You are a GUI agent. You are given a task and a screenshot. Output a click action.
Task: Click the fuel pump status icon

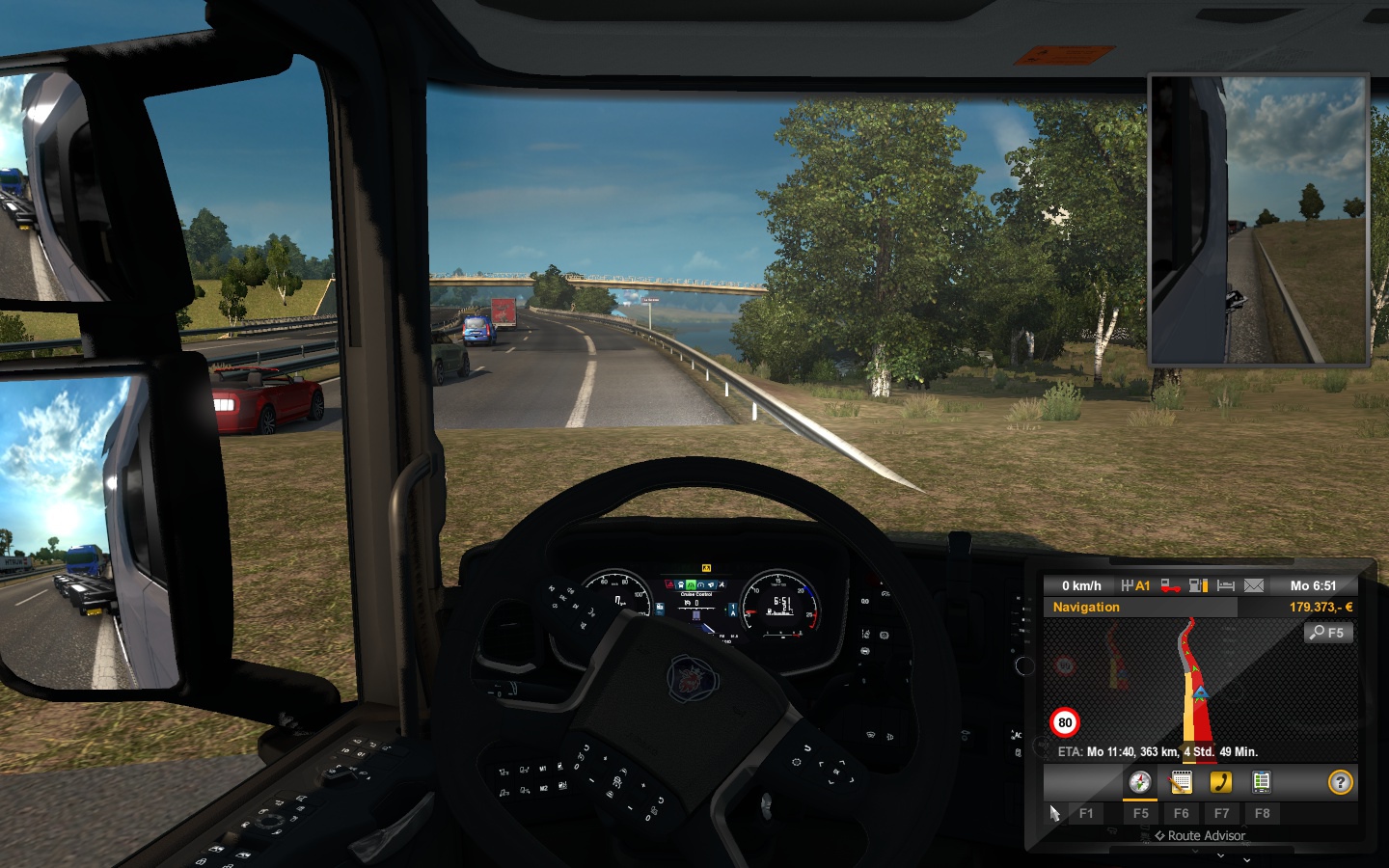(1199, 585)
